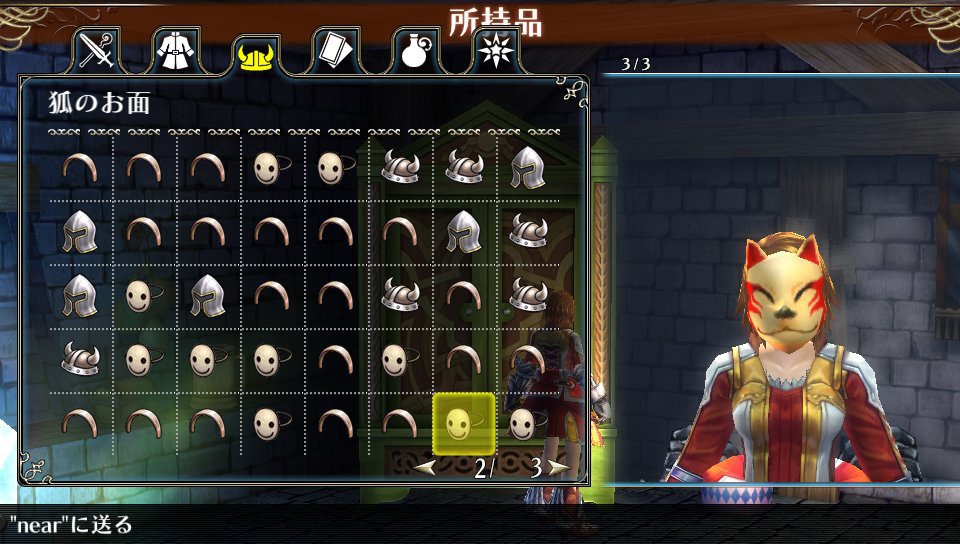Switch to the crossed swords weapons tab
The height and width of the screenshot is (544, 960).
(x=96, y=51)
